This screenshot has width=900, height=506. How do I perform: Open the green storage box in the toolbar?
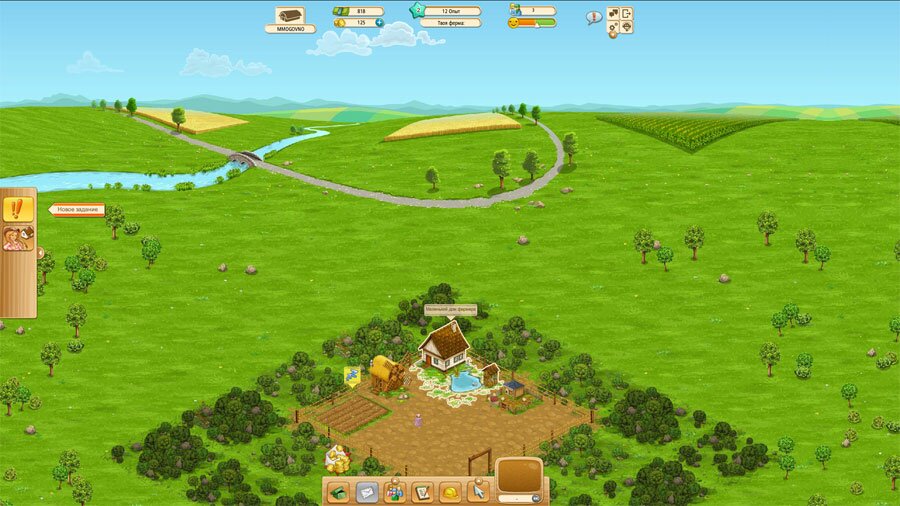pos(339,491)
